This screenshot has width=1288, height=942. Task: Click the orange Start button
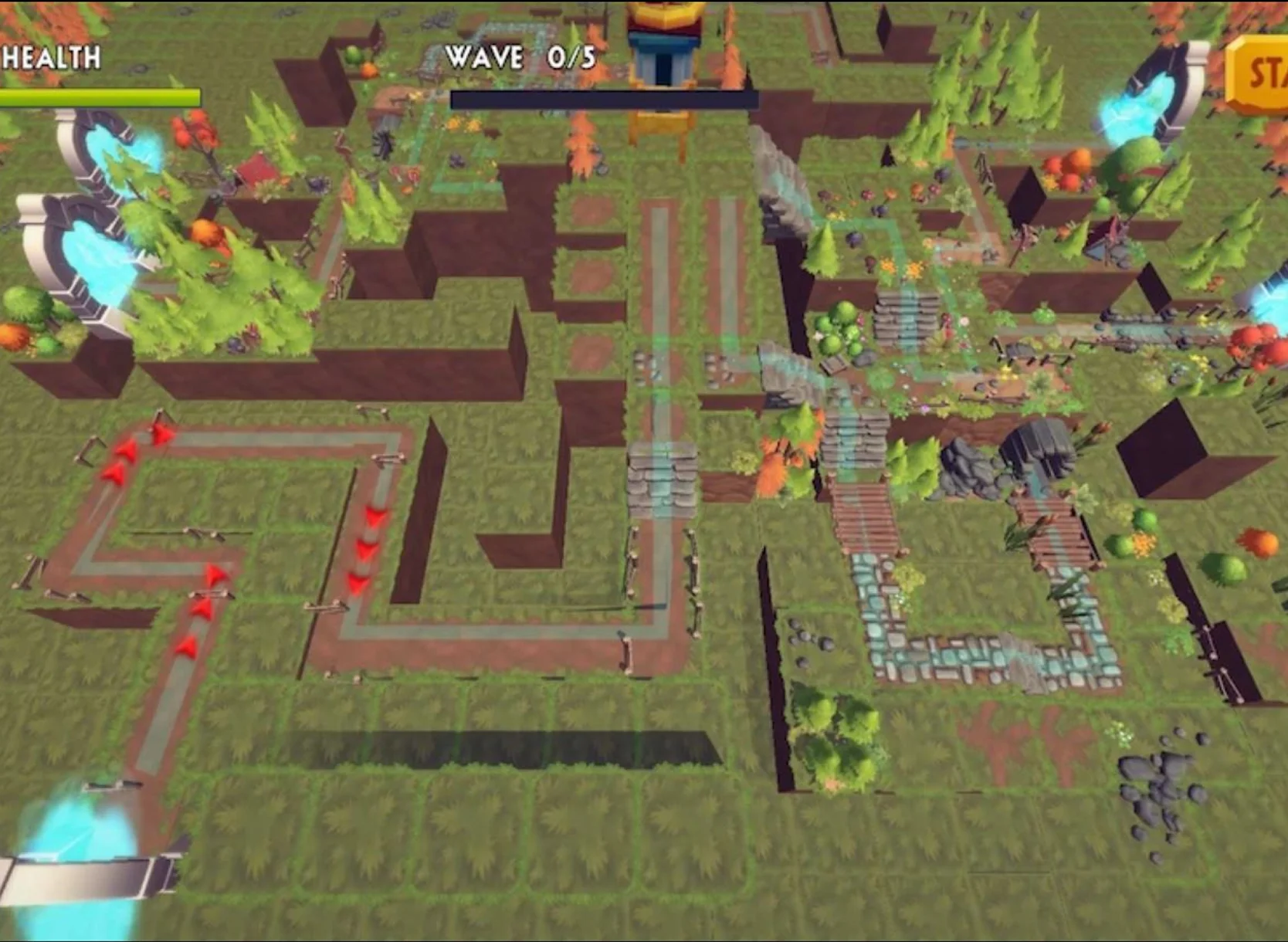click(x=1260, y=76)
